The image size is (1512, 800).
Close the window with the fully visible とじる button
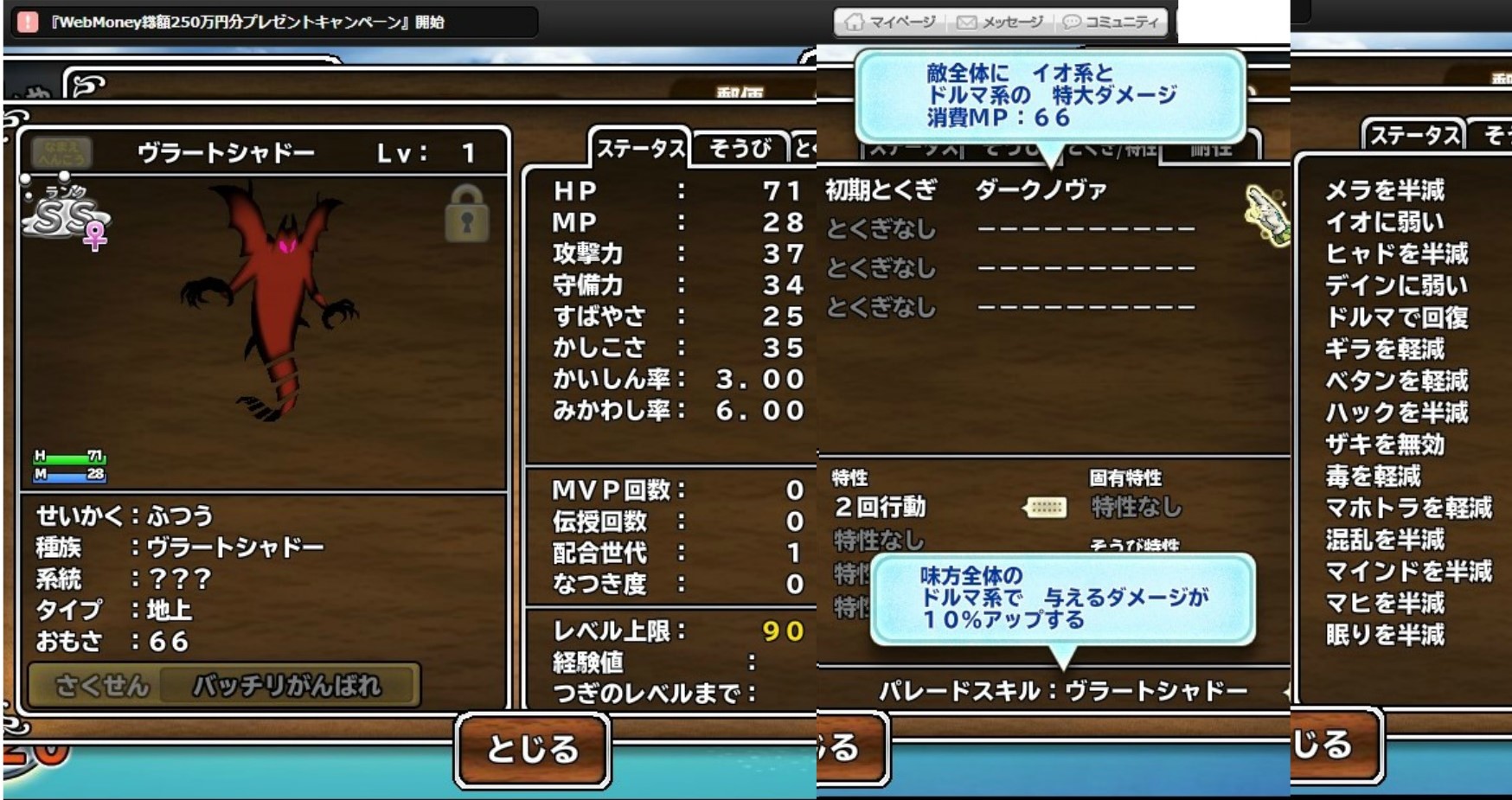point(532,748)
